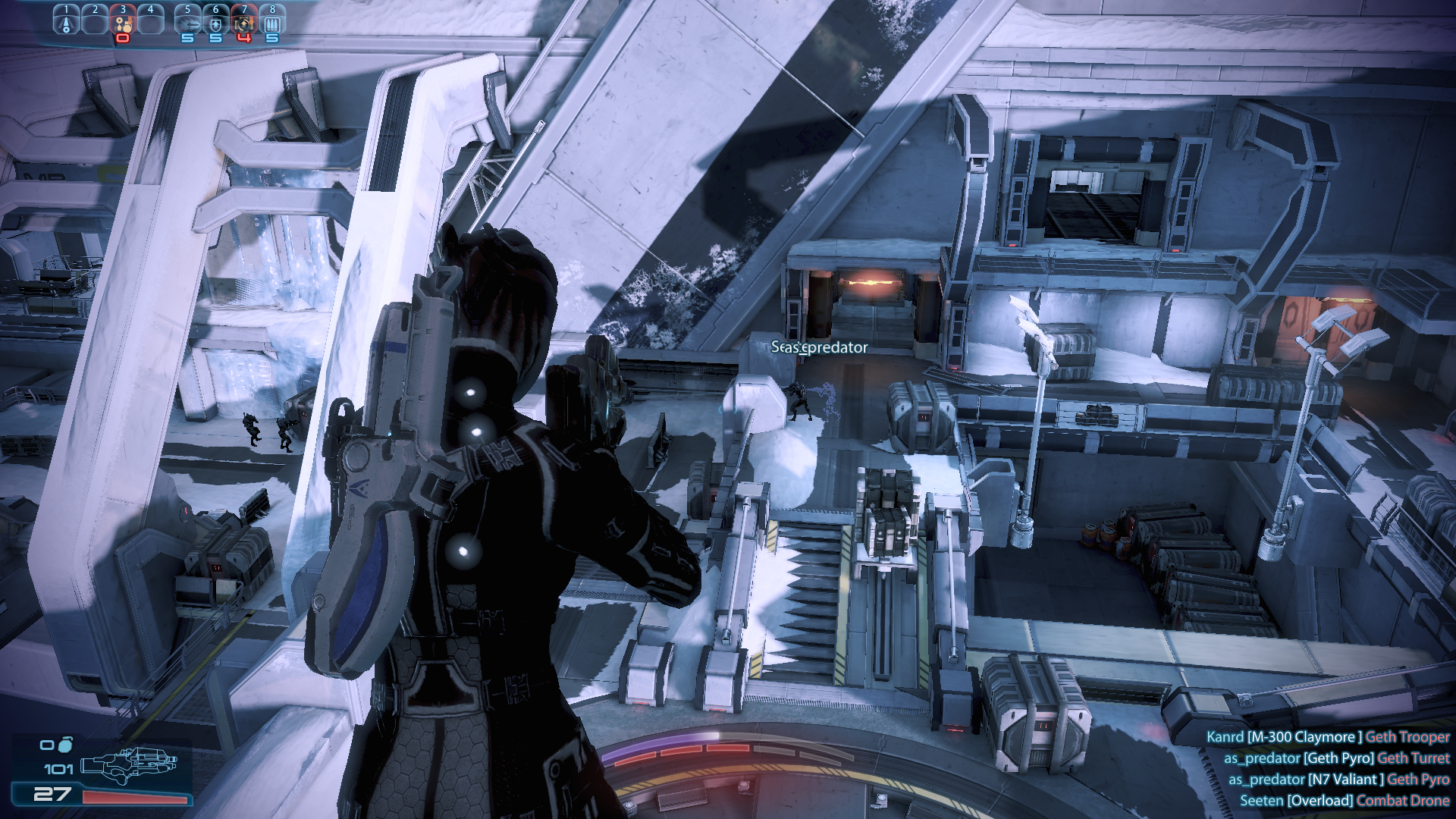1456x819 pixels.
Task: Click the Geth Pyro versus Geth Turret entry
Action: click(1336, 758)
